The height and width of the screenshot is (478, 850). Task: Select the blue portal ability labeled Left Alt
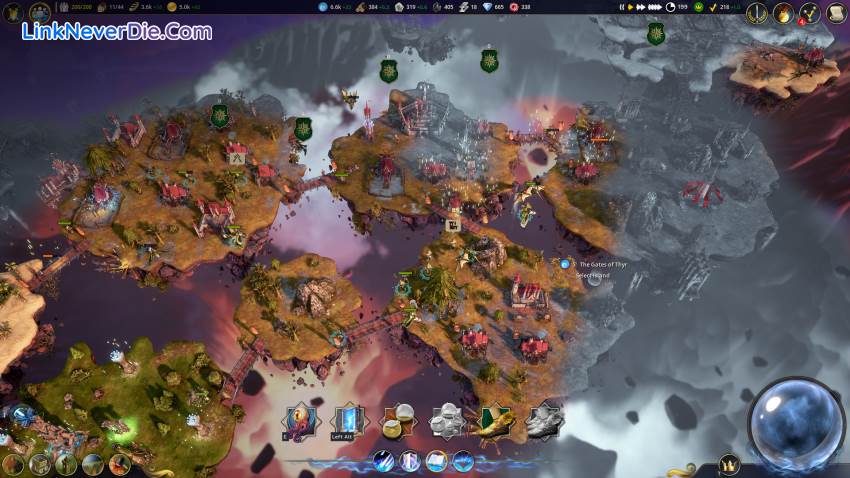(x=349, y=421)
